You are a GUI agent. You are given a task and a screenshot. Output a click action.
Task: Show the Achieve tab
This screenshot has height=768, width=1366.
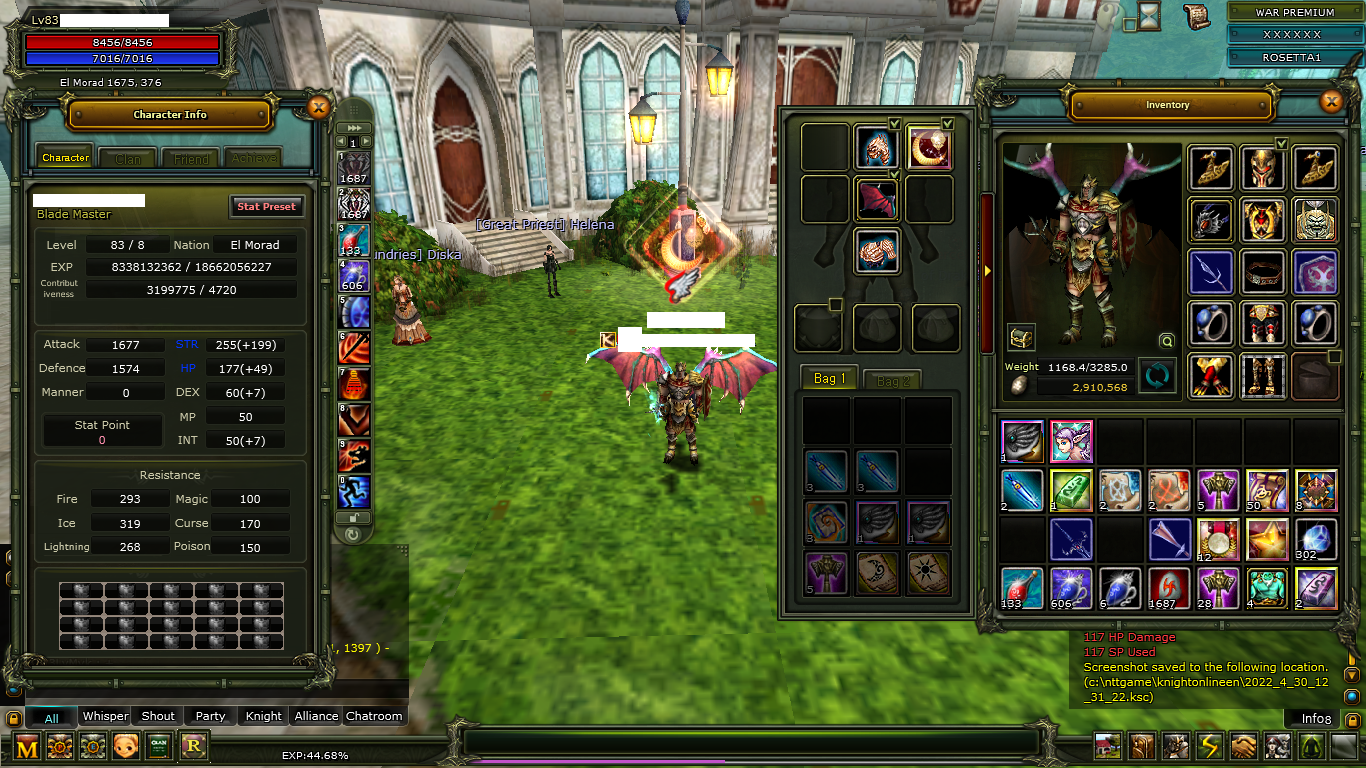tap(252, 158)
